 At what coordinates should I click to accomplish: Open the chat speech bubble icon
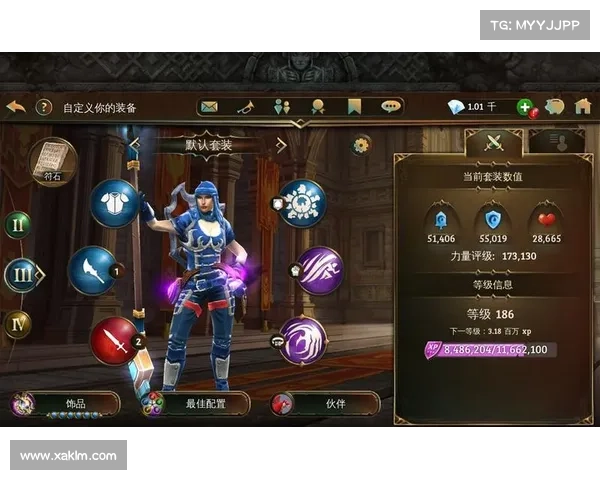[390, 107]
